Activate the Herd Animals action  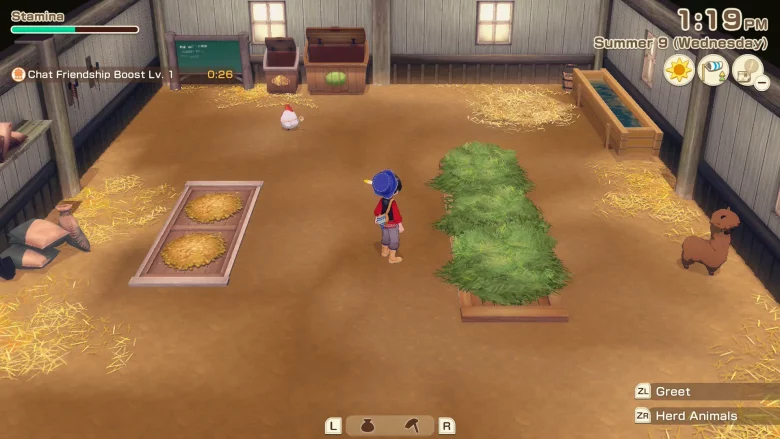point(696,416)
